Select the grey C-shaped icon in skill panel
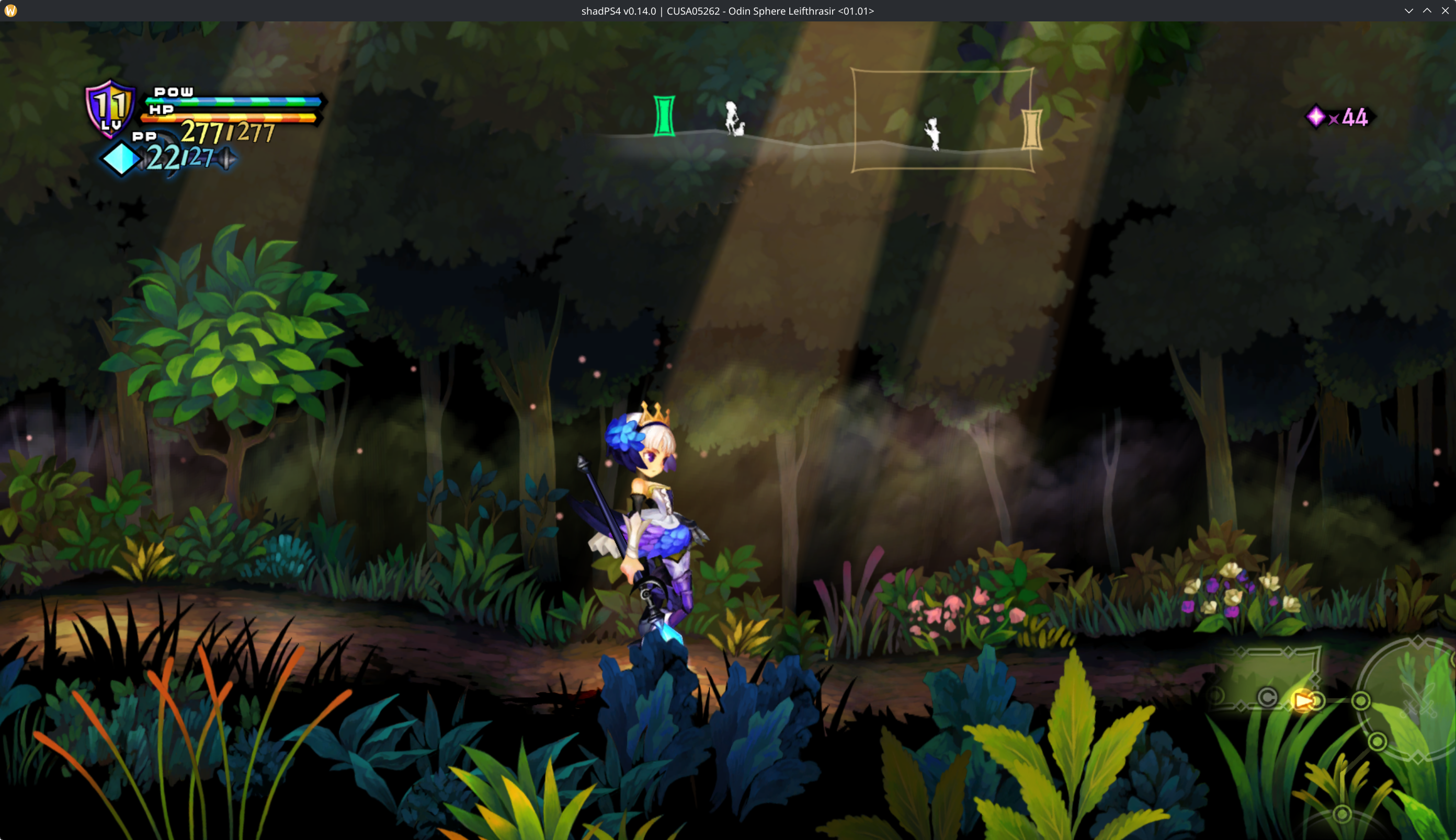The width and height of the screenshot is (1456, 840). (1267, 698)
